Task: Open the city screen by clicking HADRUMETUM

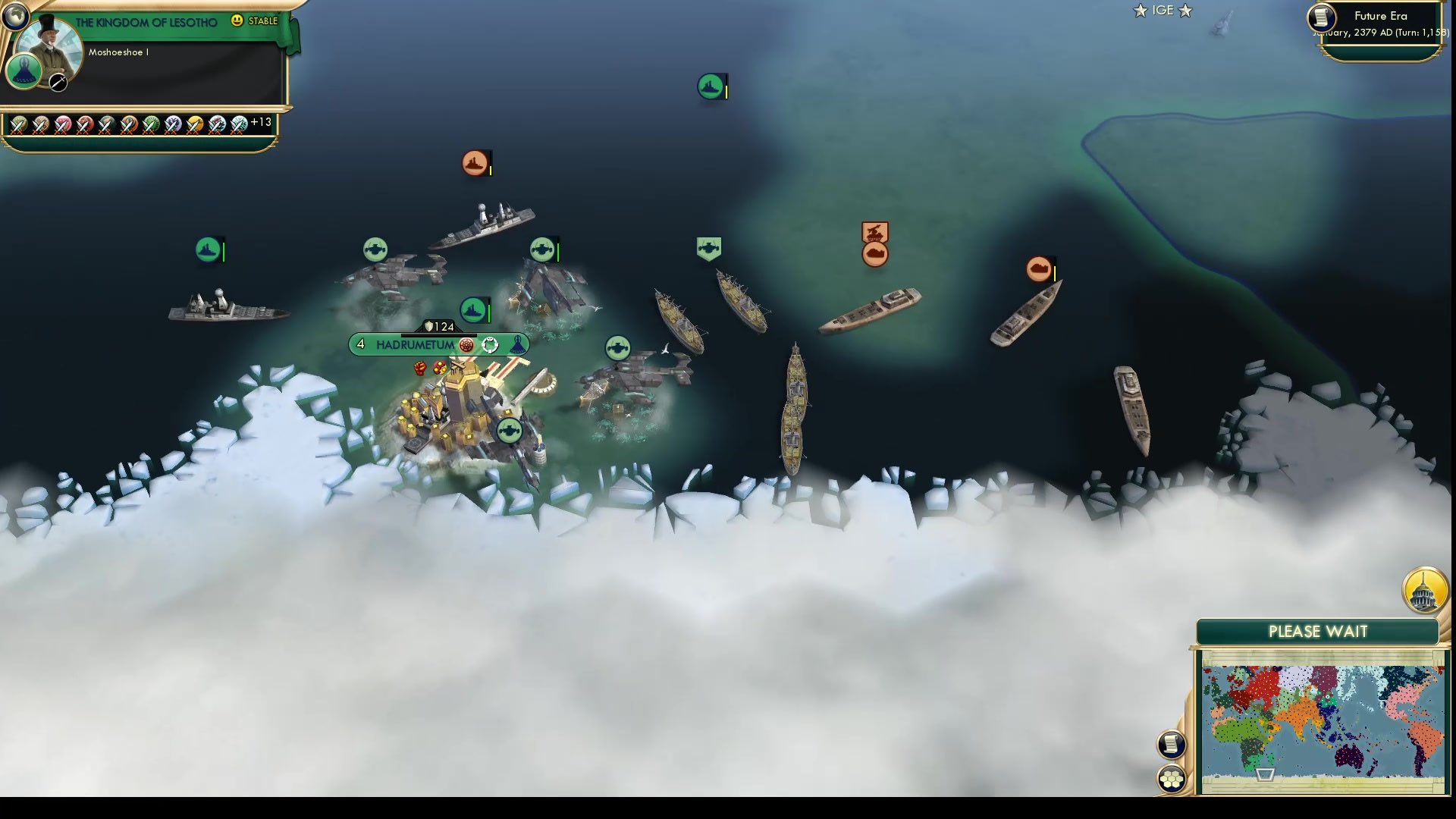Action: click(x=415, y=344)
